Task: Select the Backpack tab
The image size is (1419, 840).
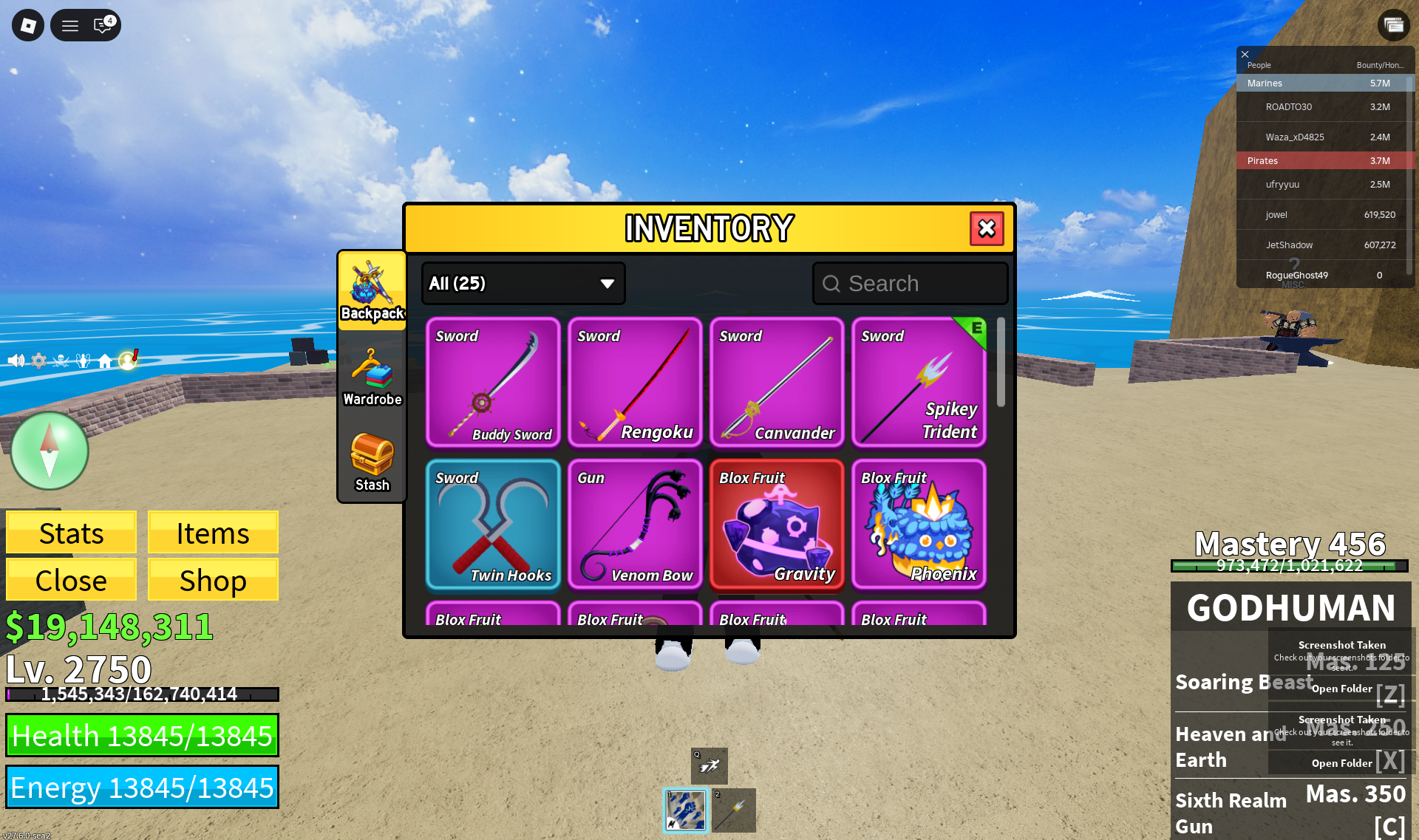Action: click(372, 292)
